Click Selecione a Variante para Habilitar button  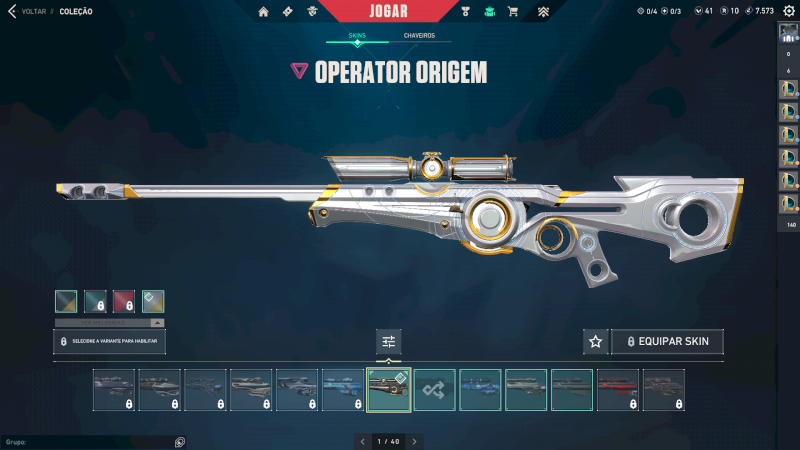coord(109,341)
